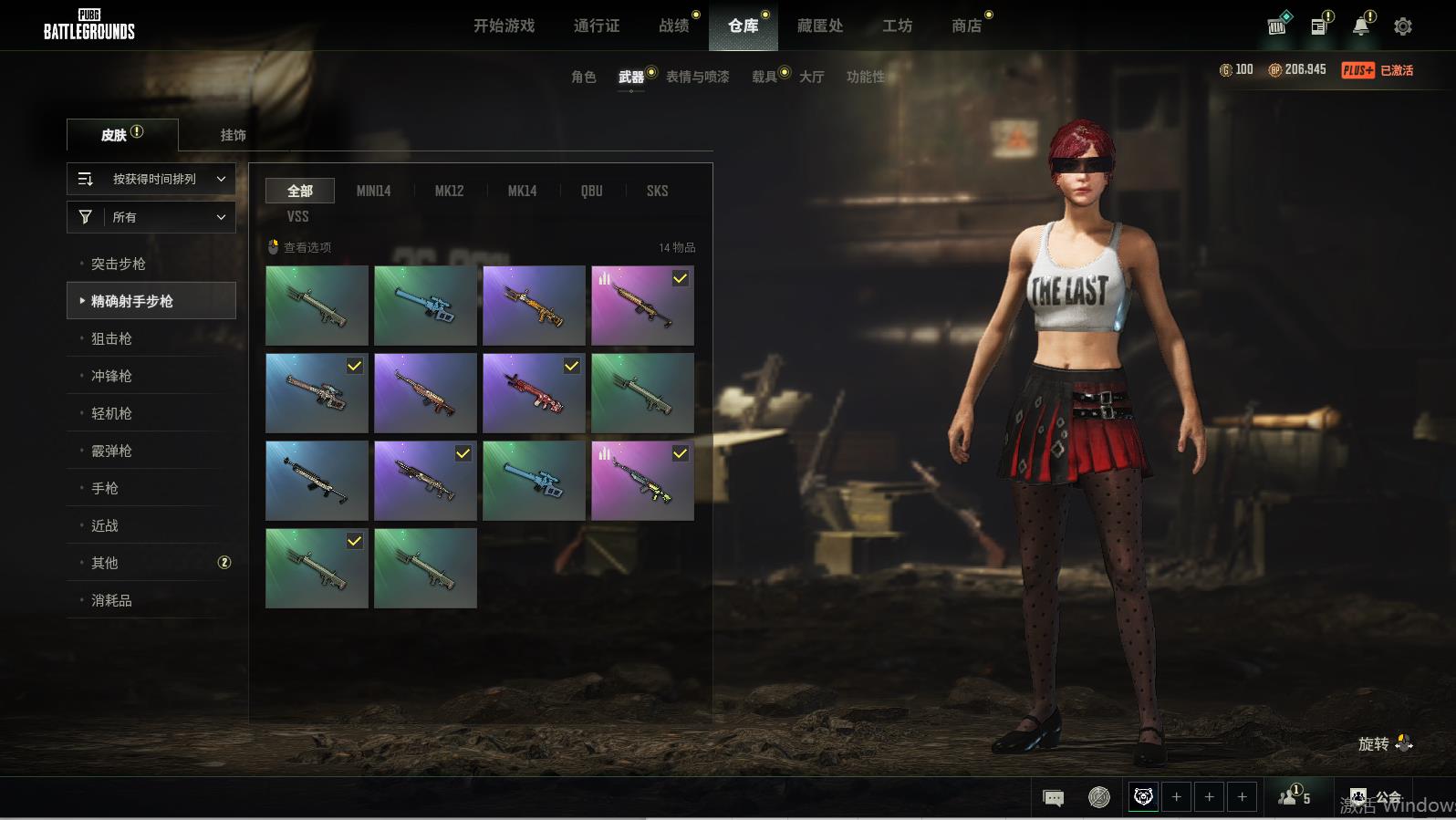Viewport: 1456px width, 820px height.
Task: Open the 开始游戏 (Start Game) menu
Action: [504, 26]
